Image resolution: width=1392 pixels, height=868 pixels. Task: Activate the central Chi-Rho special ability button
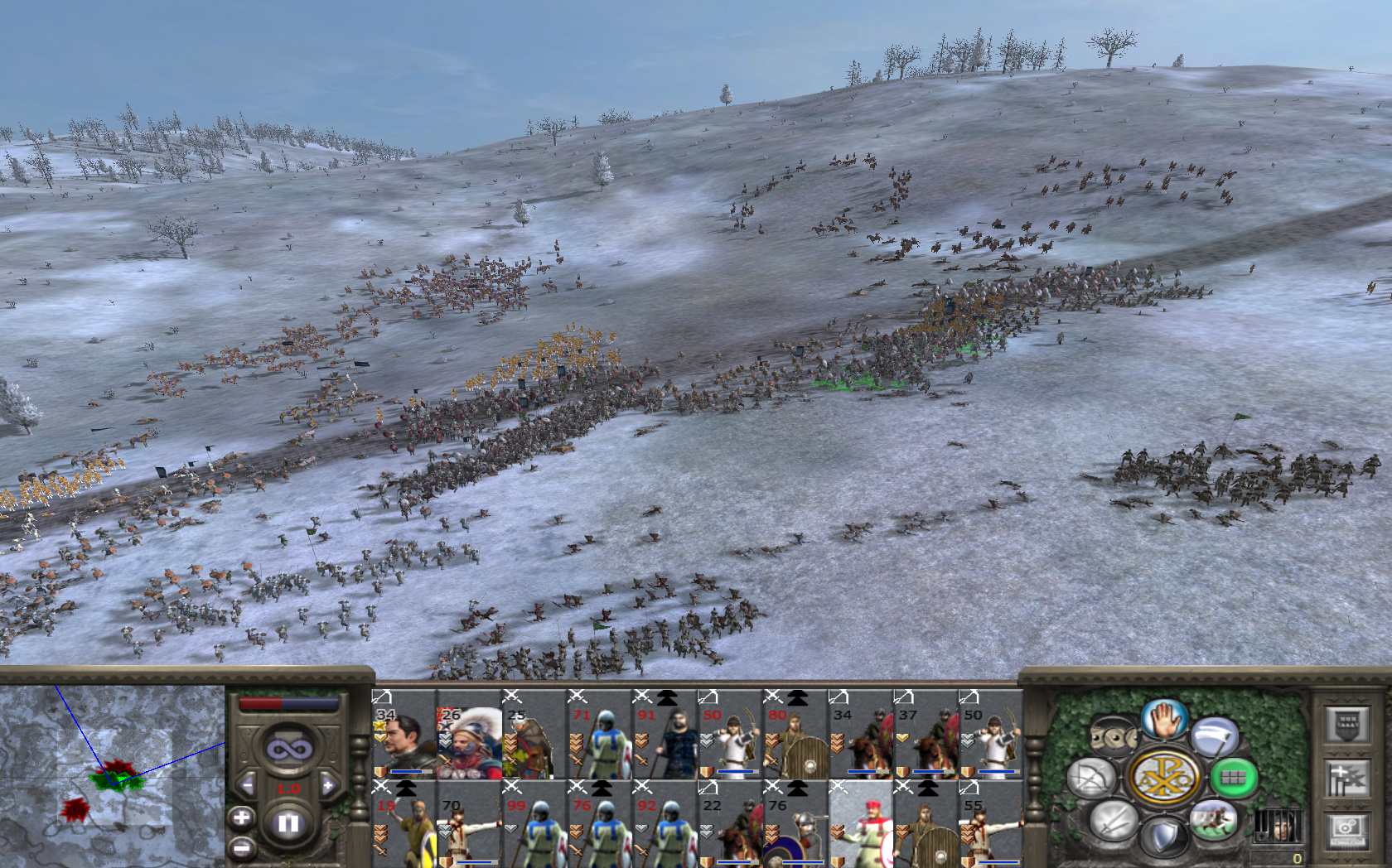[x=1165, y=777]
